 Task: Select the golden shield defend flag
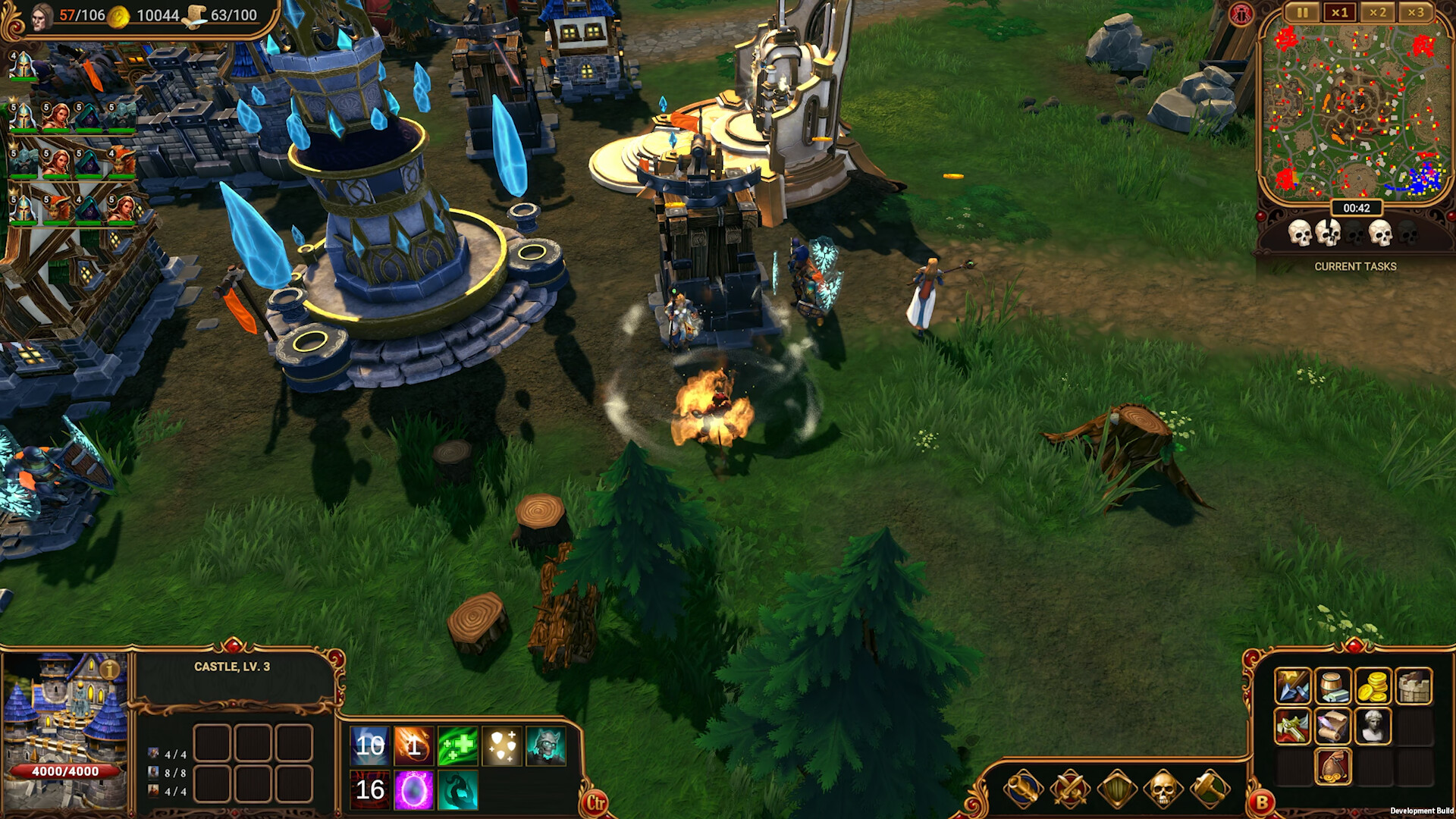[1117, 790]
